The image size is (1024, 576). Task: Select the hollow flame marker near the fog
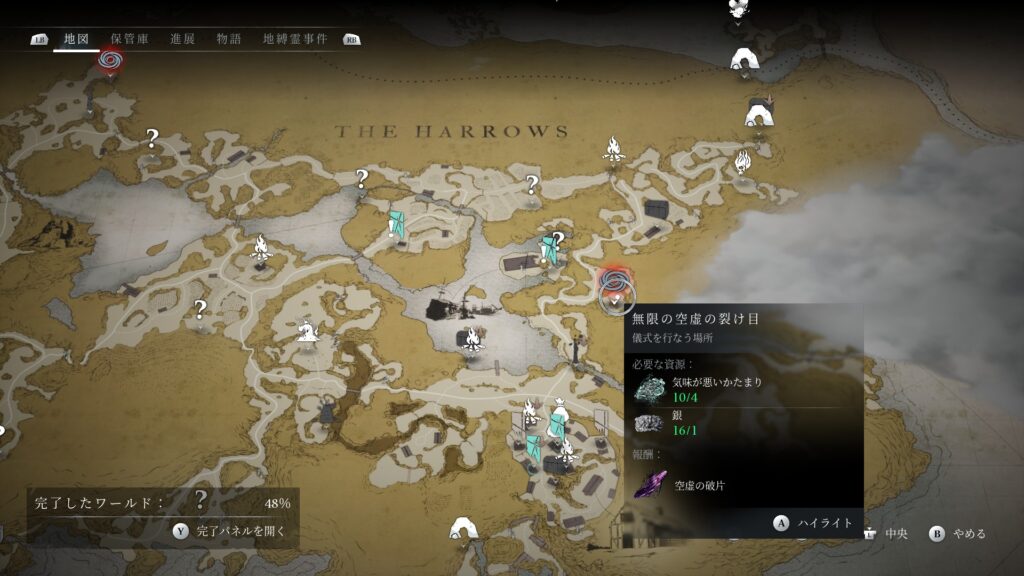742,161
